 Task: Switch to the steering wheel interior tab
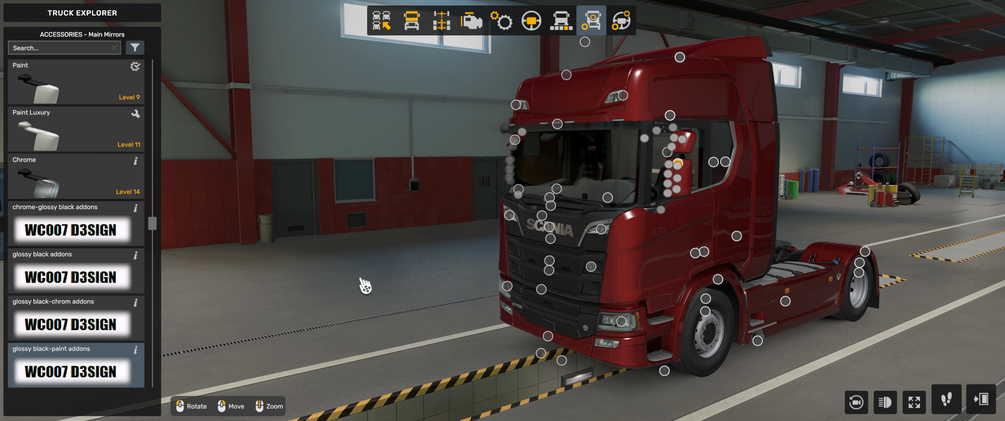coord(531,20)
